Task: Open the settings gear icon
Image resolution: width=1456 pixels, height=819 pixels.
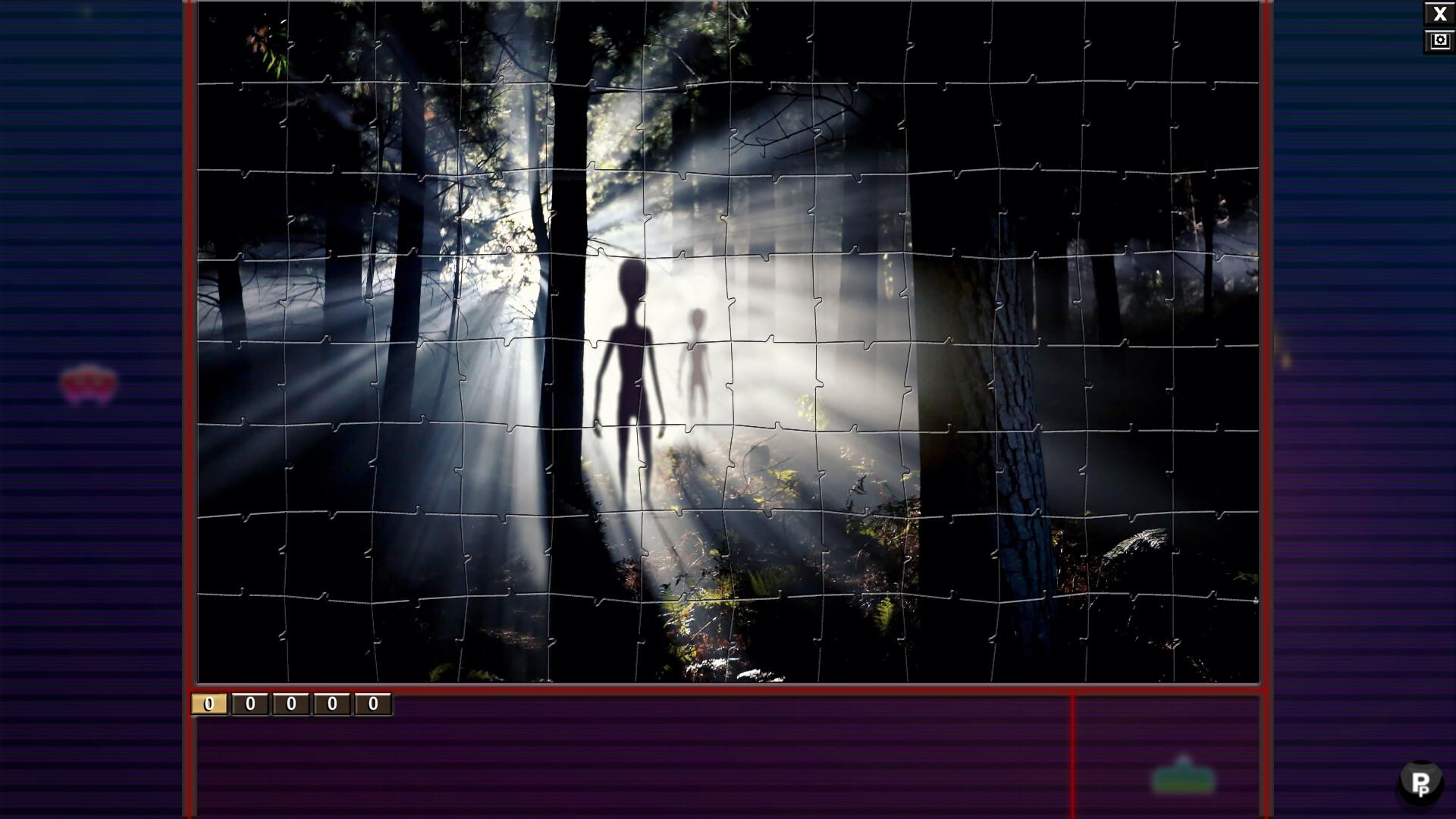Action: coord(1440,40)
